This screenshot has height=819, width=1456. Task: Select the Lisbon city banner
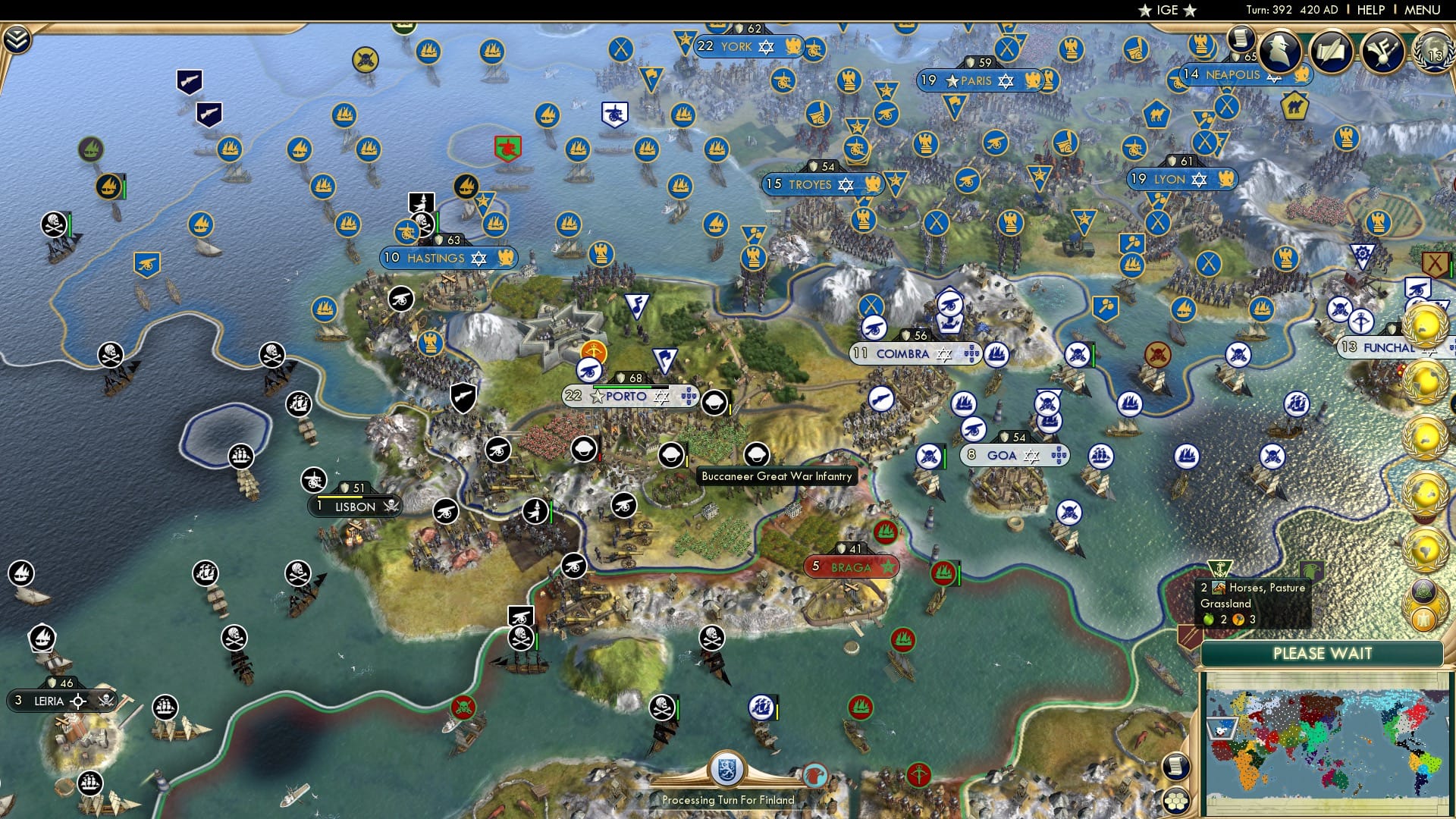(x=354, y=507)
